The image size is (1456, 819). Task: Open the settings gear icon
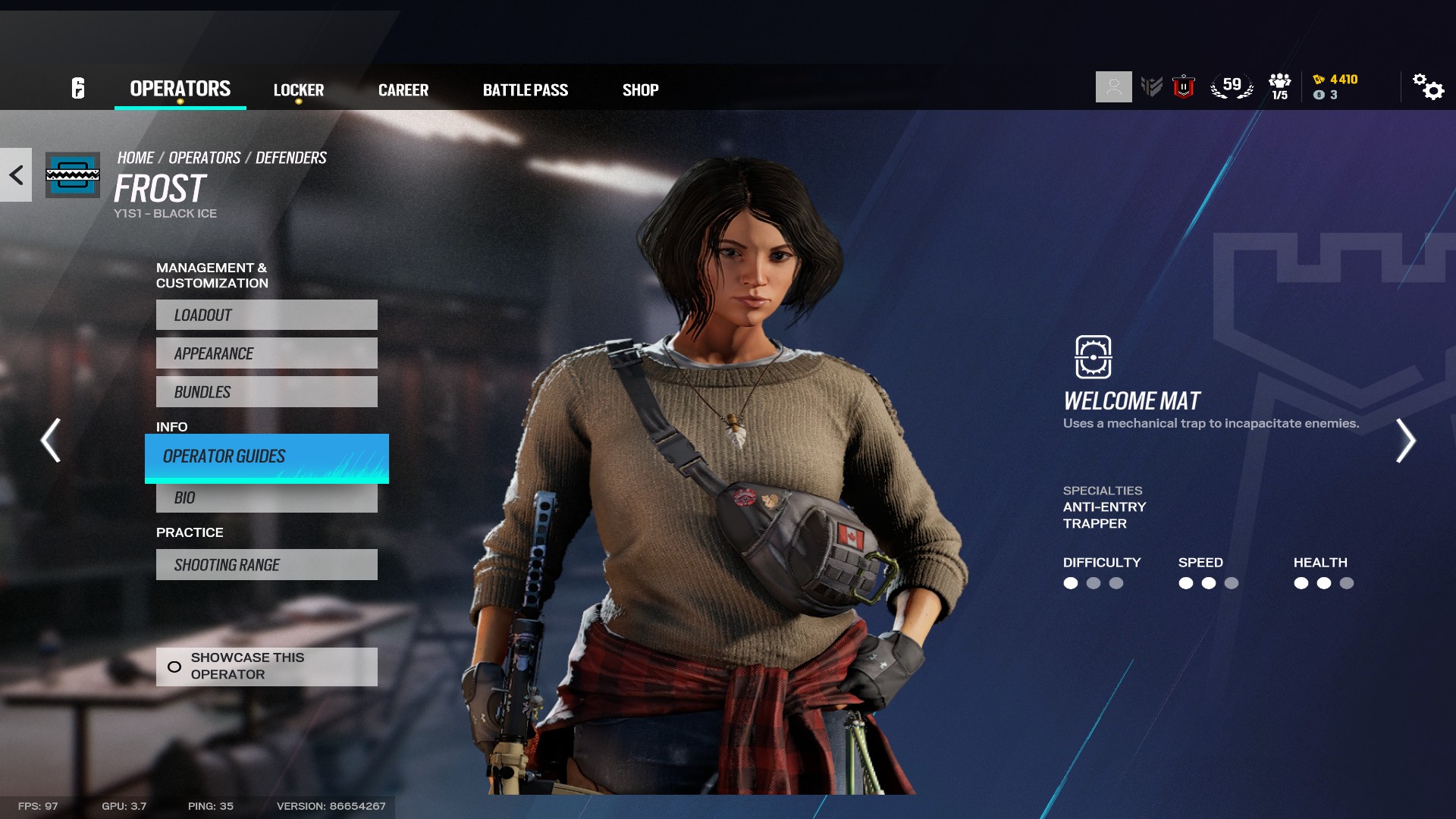(1428, 87)
